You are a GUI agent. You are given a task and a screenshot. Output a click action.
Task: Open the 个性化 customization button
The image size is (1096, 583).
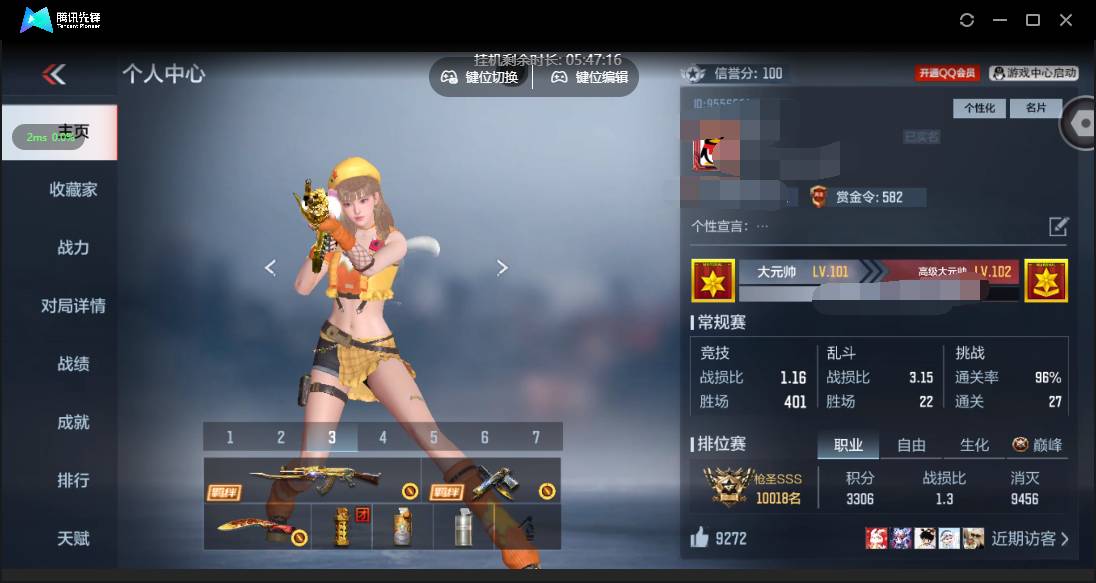979,108
